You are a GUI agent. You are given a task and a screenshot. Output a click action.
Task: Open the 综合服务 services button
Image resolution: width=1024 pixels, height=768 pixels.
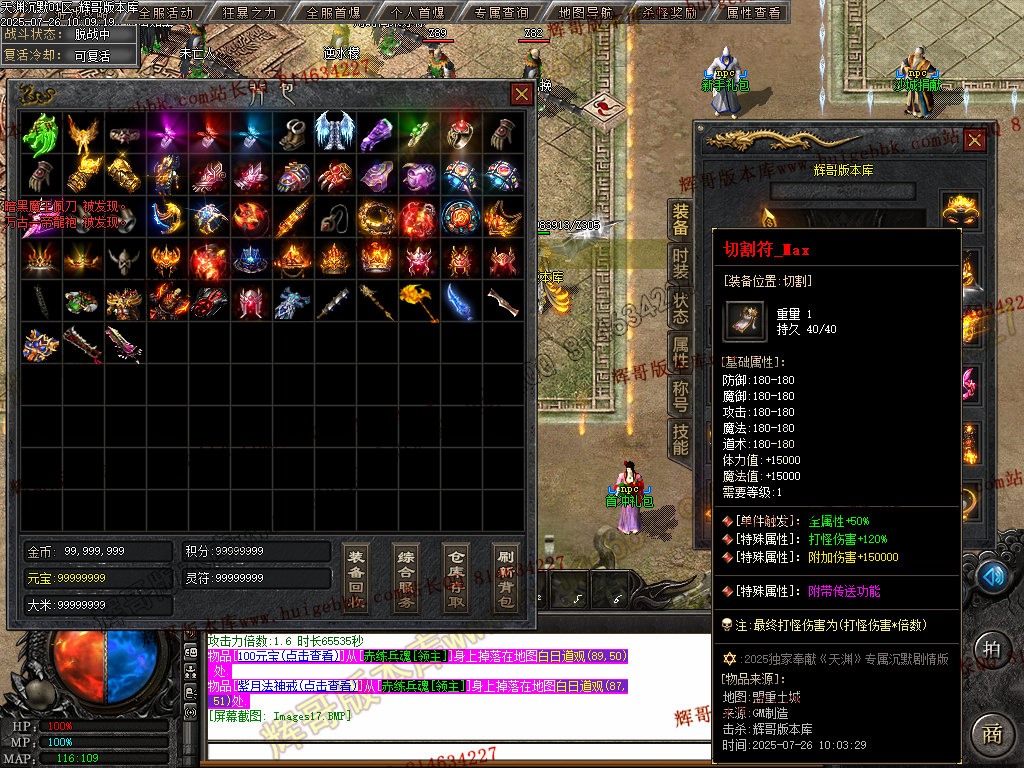point(406,578)
